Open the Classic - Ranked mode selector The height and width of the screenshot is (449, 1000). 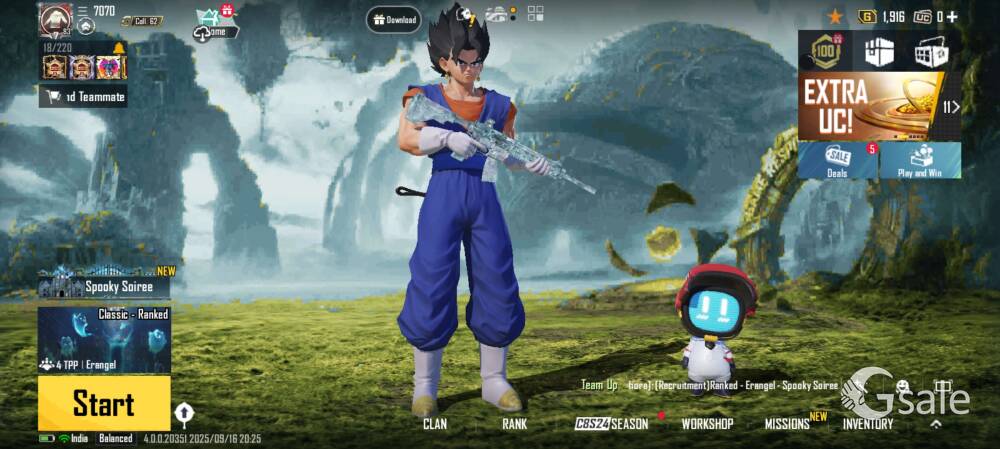click(104, 340)
